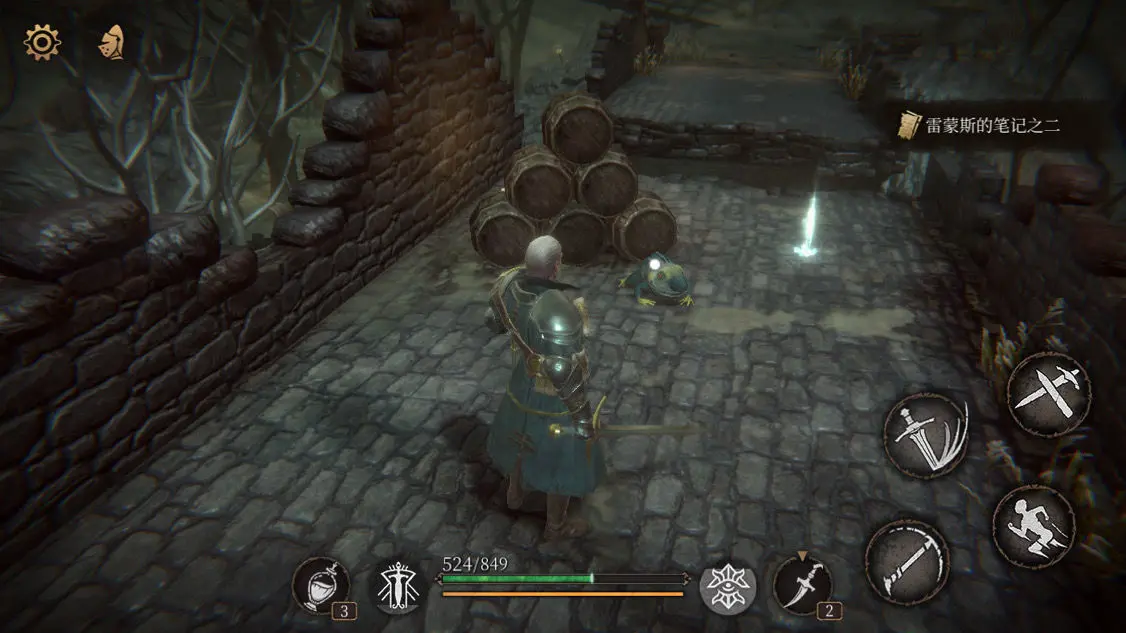The width and height of the screenshot is (1126, 633).
Task: Tap the crossed swords button
Action: pyautogui.click(x=1048, y=393)
